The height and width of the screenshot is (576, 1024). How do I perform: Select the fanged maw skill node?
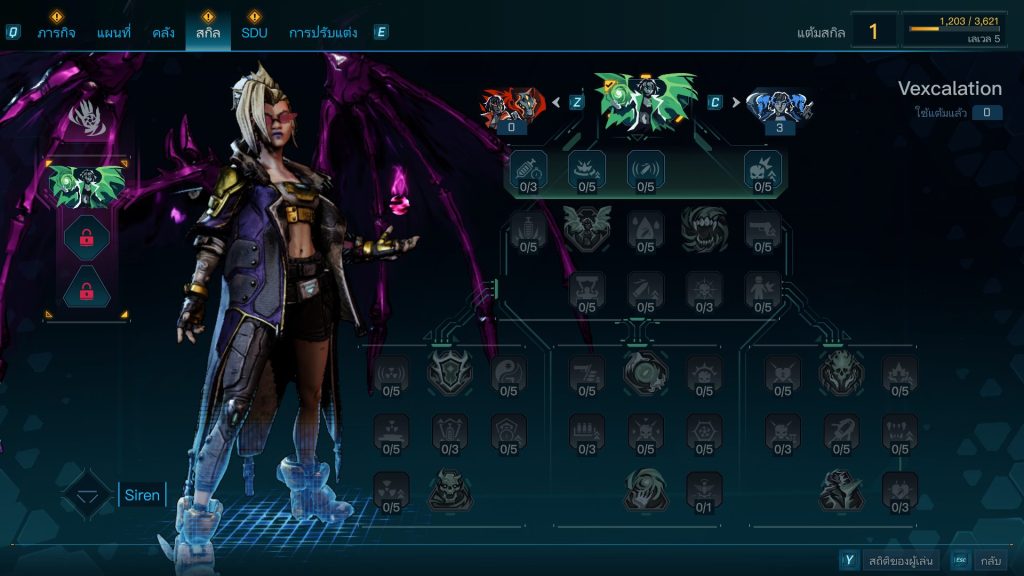[704, 230]
